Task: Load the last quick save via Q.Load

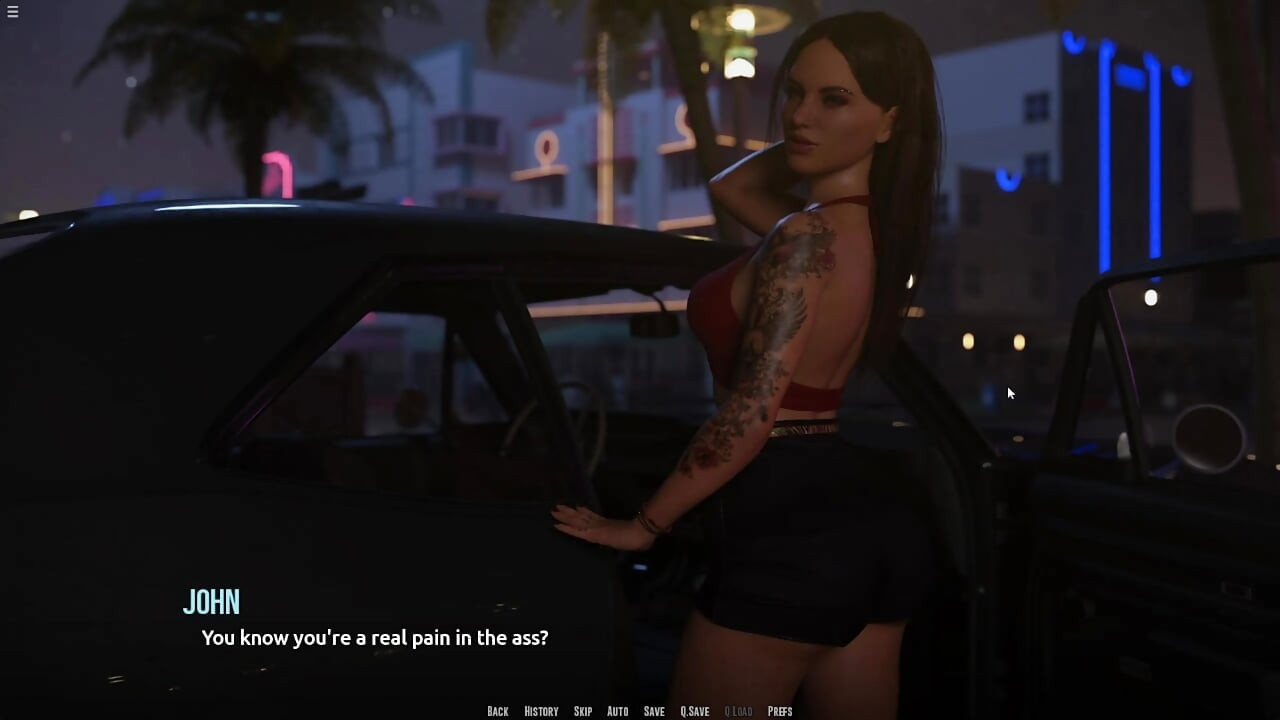Action: click(737, 711)
